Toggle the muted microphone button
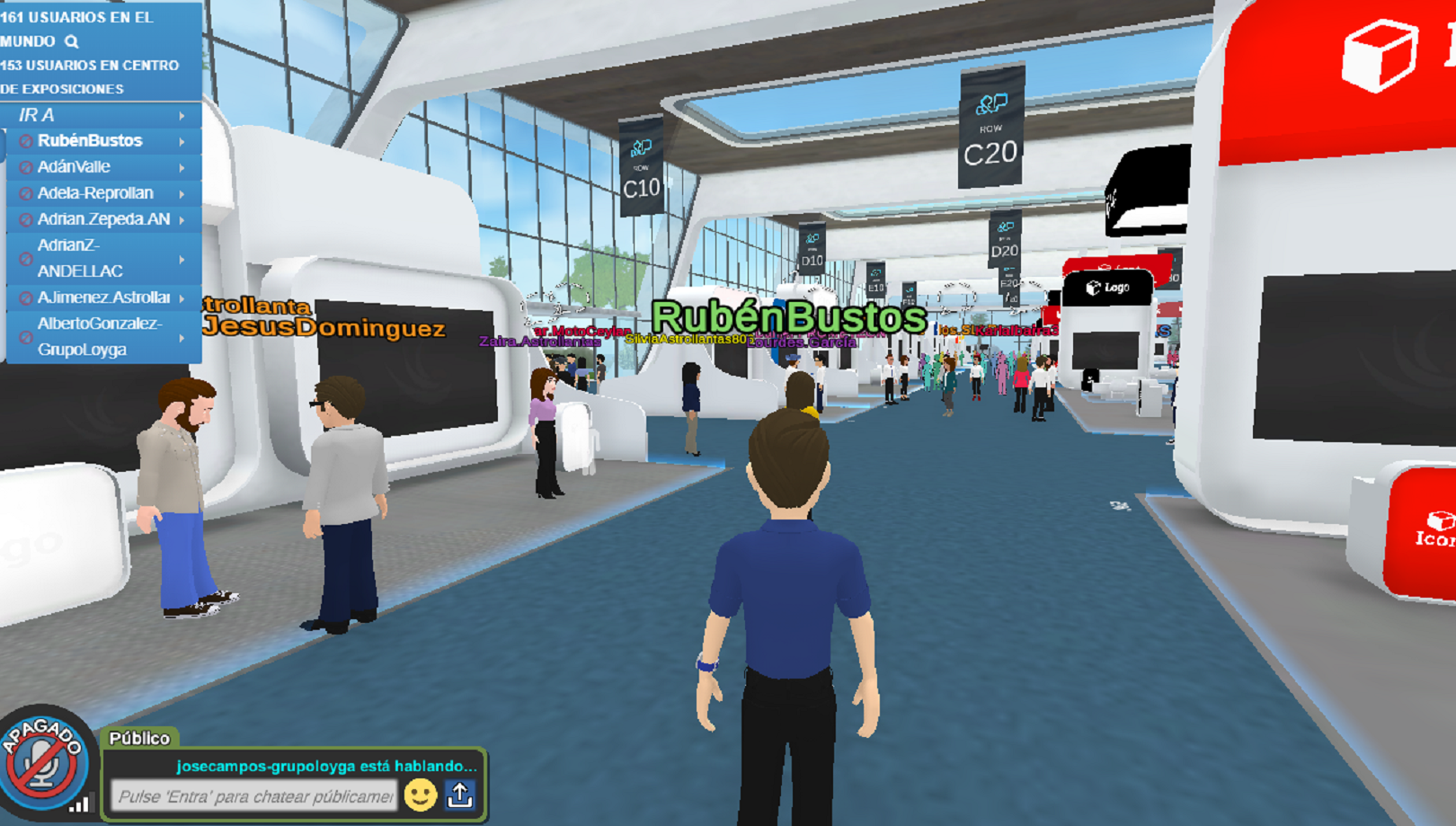Image resolution: width=1456 pixels, height=826 pixels. [x=42, y=762]
